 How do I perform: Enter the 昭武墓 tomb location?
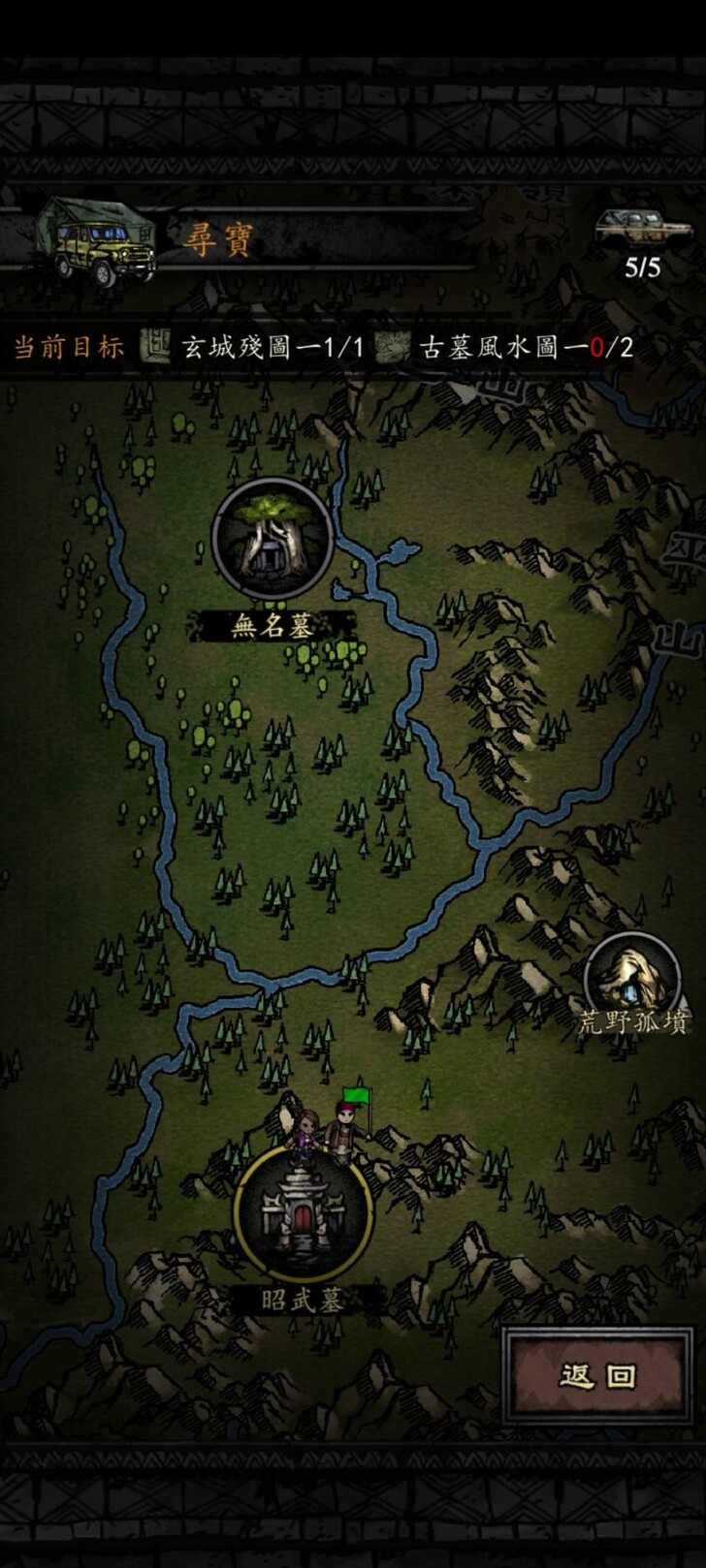[304, 1214]
